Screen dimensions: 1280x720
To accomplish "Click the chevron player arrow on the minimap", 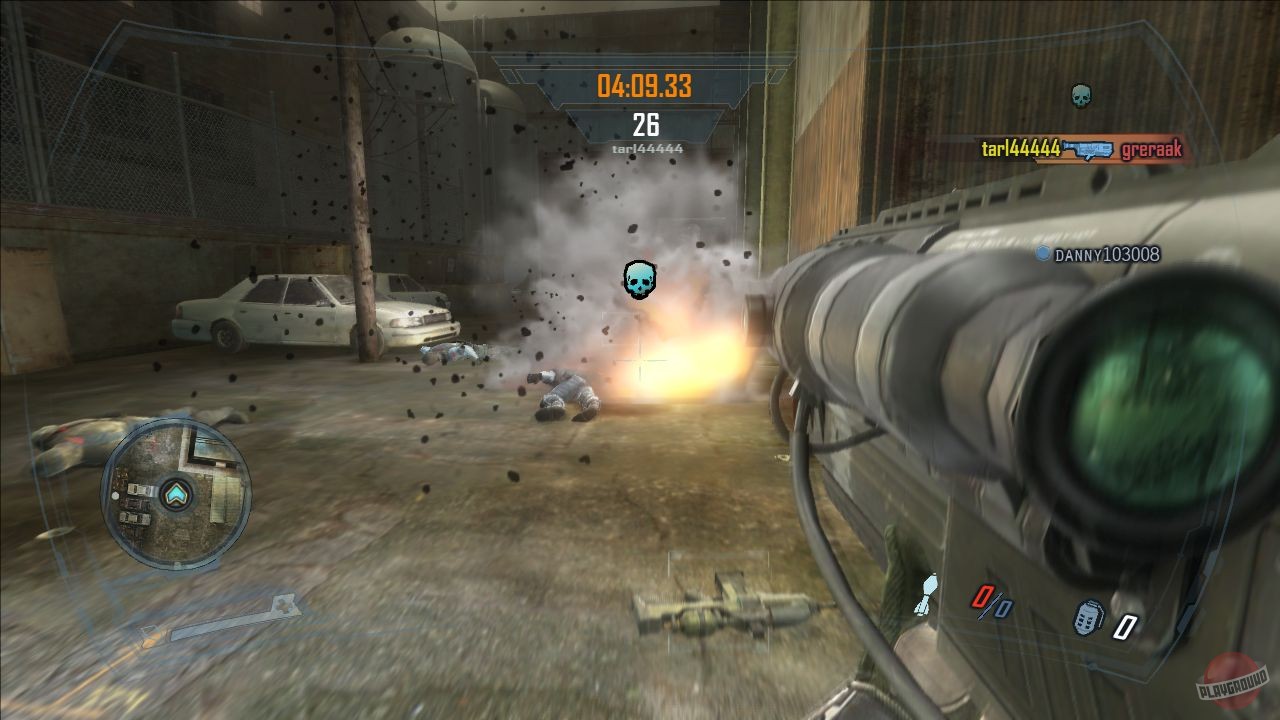I will 176,492.
